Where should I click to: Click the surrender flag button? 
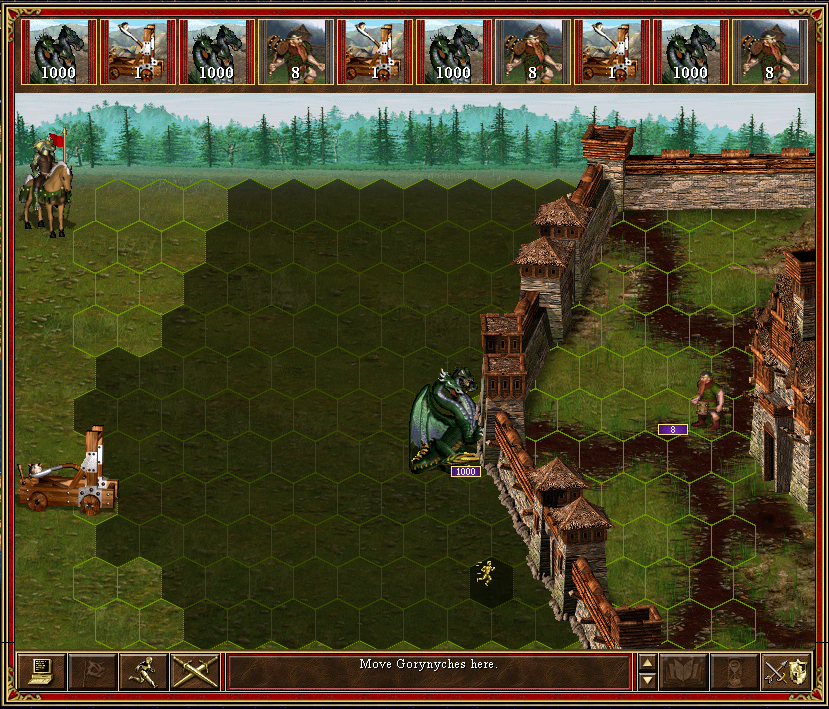point(93,672)
